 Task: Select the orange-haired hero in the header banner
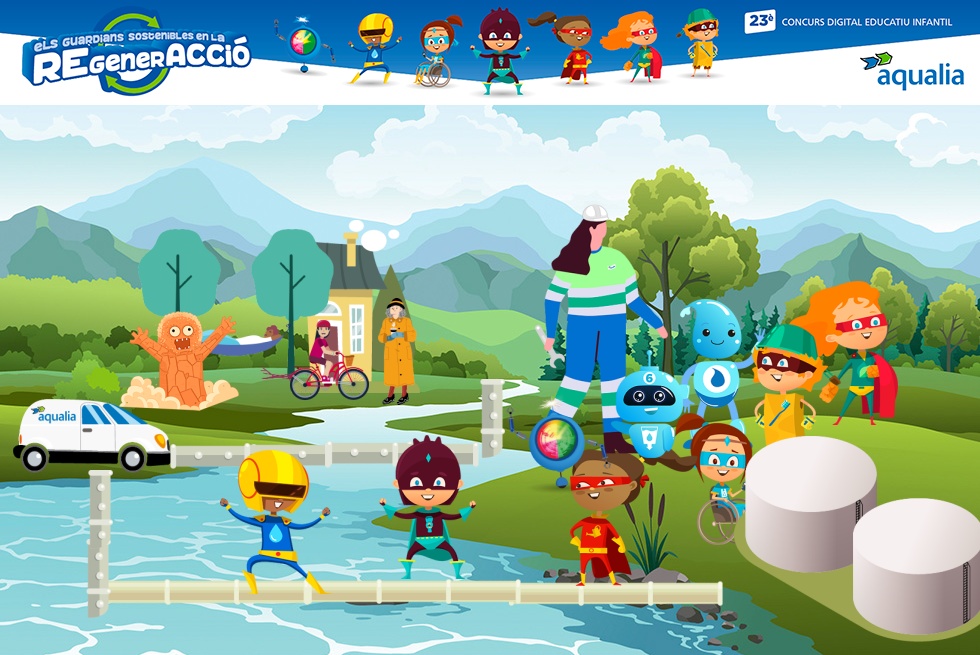(636, 46)
